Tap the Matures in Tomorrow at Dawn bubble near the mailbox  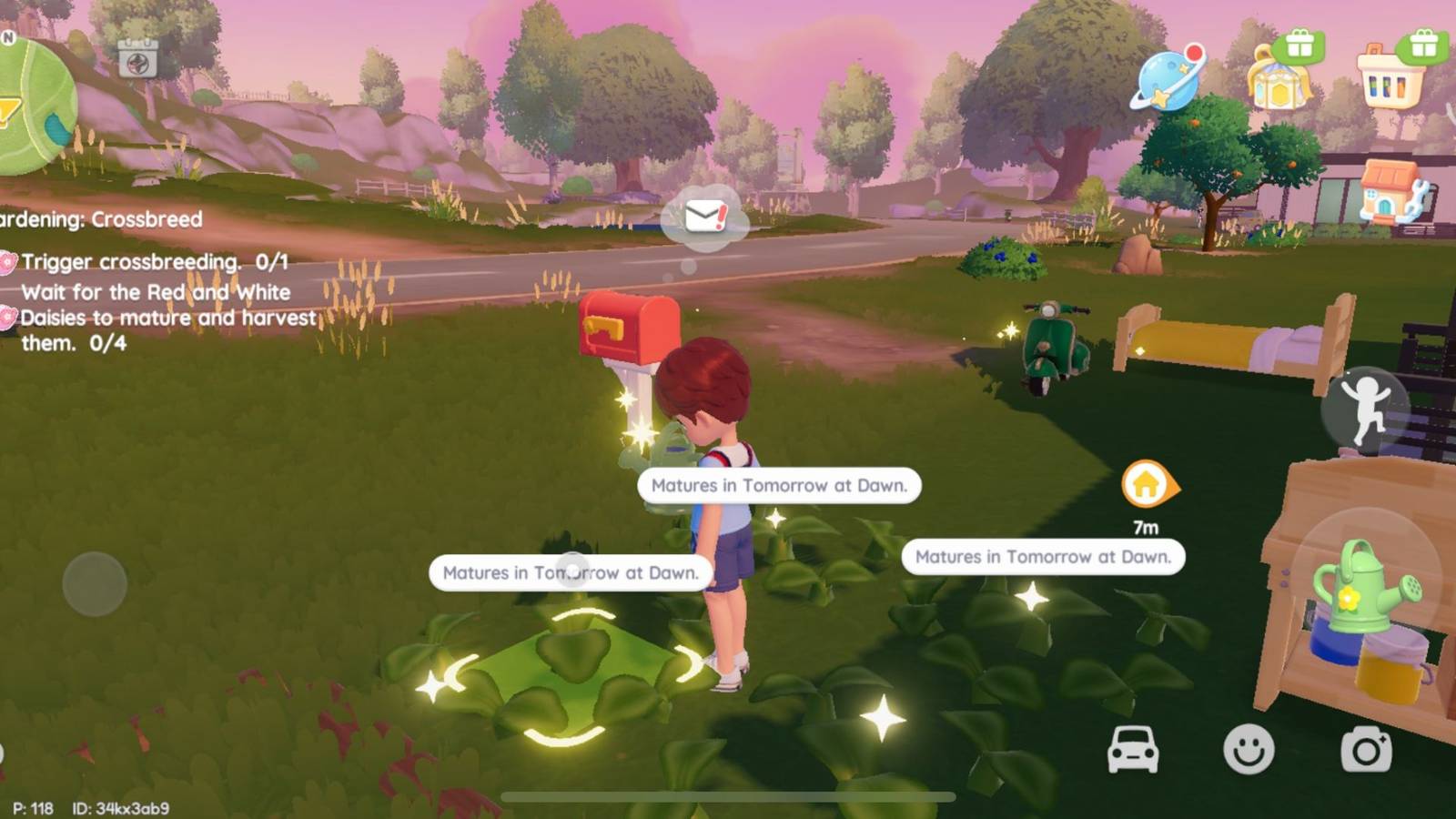tap(778, 485)
